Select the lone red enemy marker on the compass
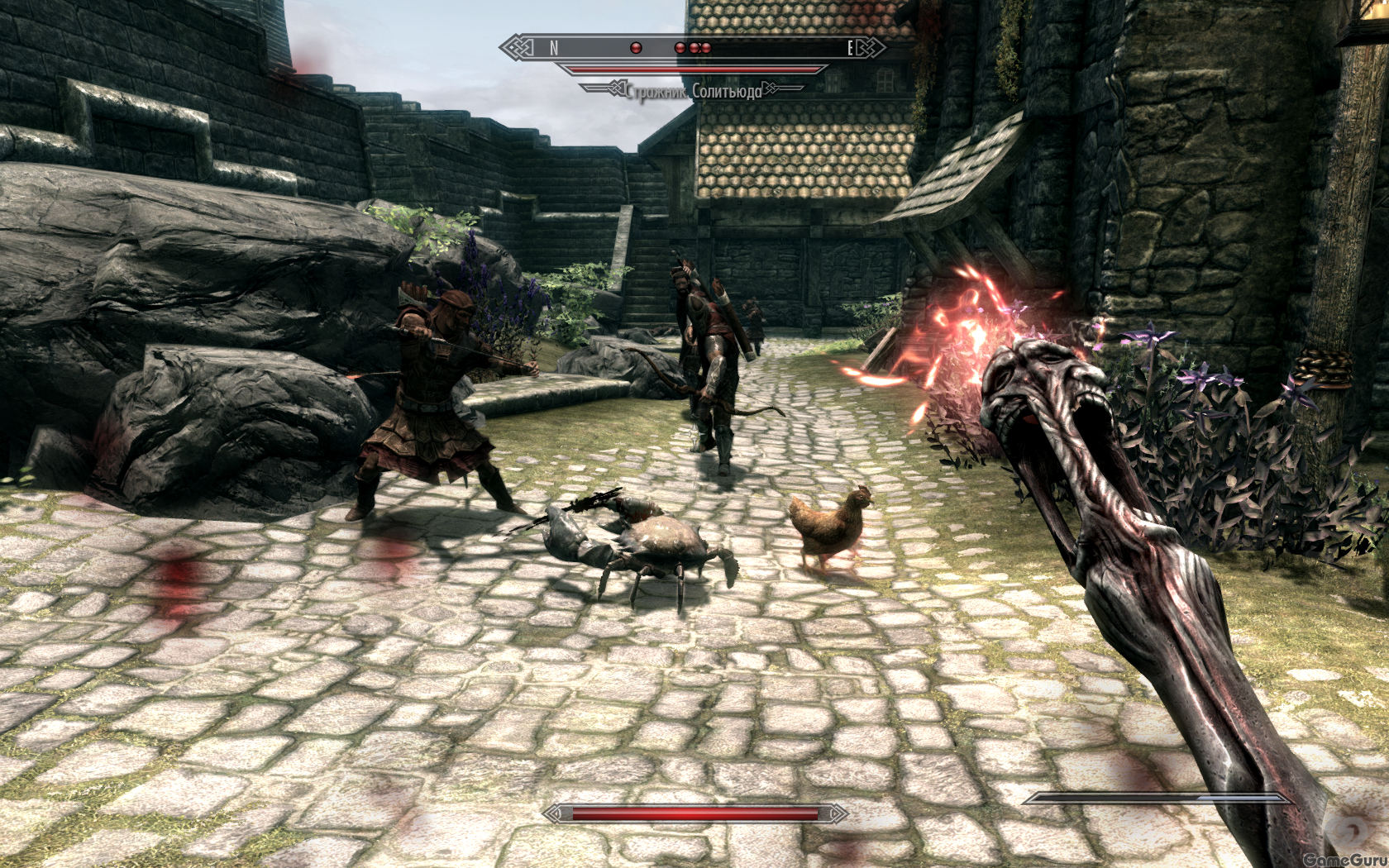 tap(636, 48)
